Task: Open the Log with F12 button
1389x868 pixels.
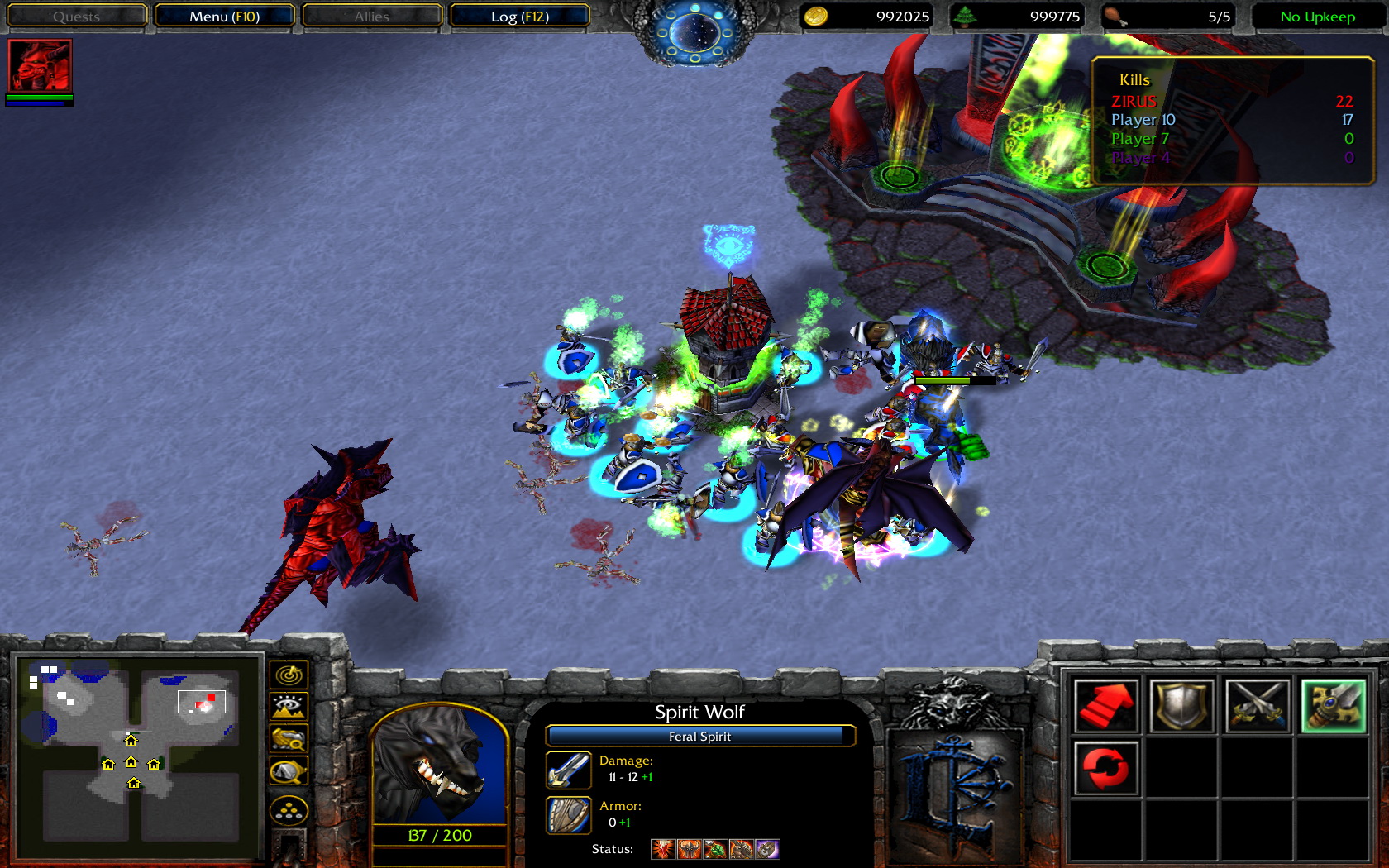Action: pos(519,16)
